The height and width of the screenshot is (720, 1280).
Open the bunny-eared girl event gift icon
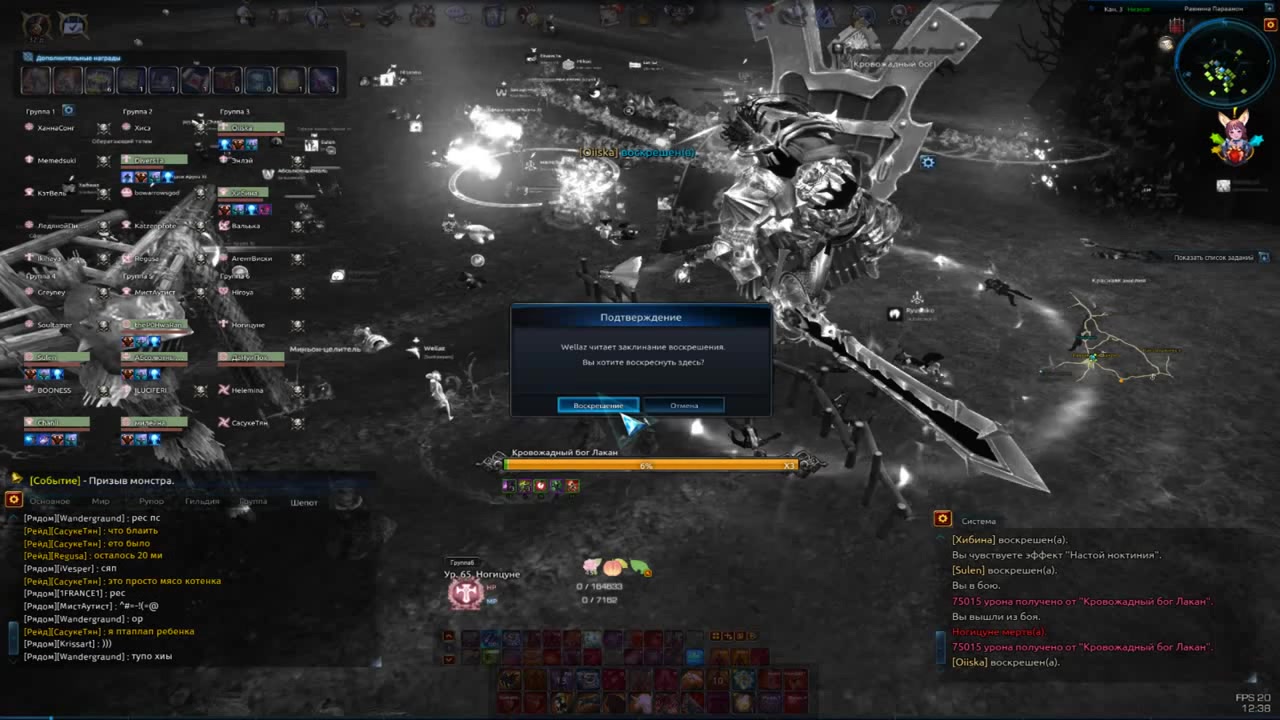[x=1237, y=138]
